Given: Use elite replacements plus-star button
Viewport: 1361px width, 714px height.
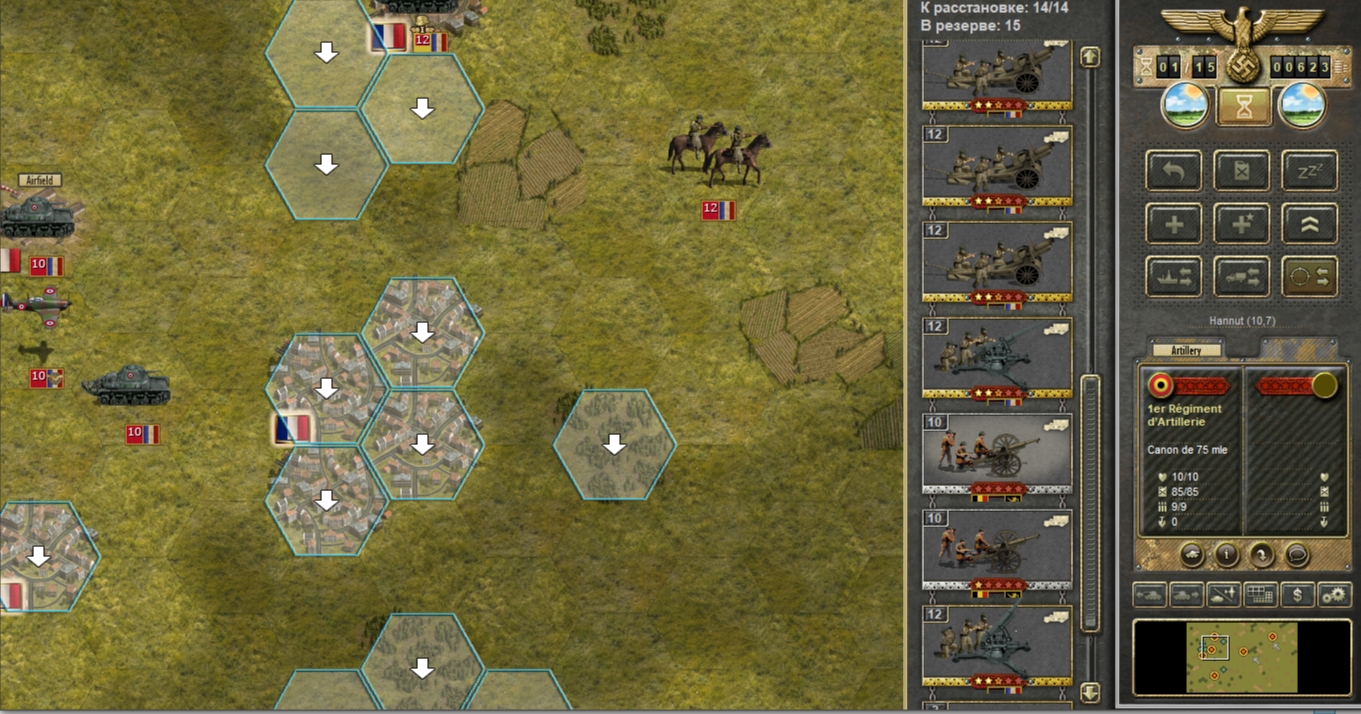Looking at the screenshot, I should (x=1241, y=224).
